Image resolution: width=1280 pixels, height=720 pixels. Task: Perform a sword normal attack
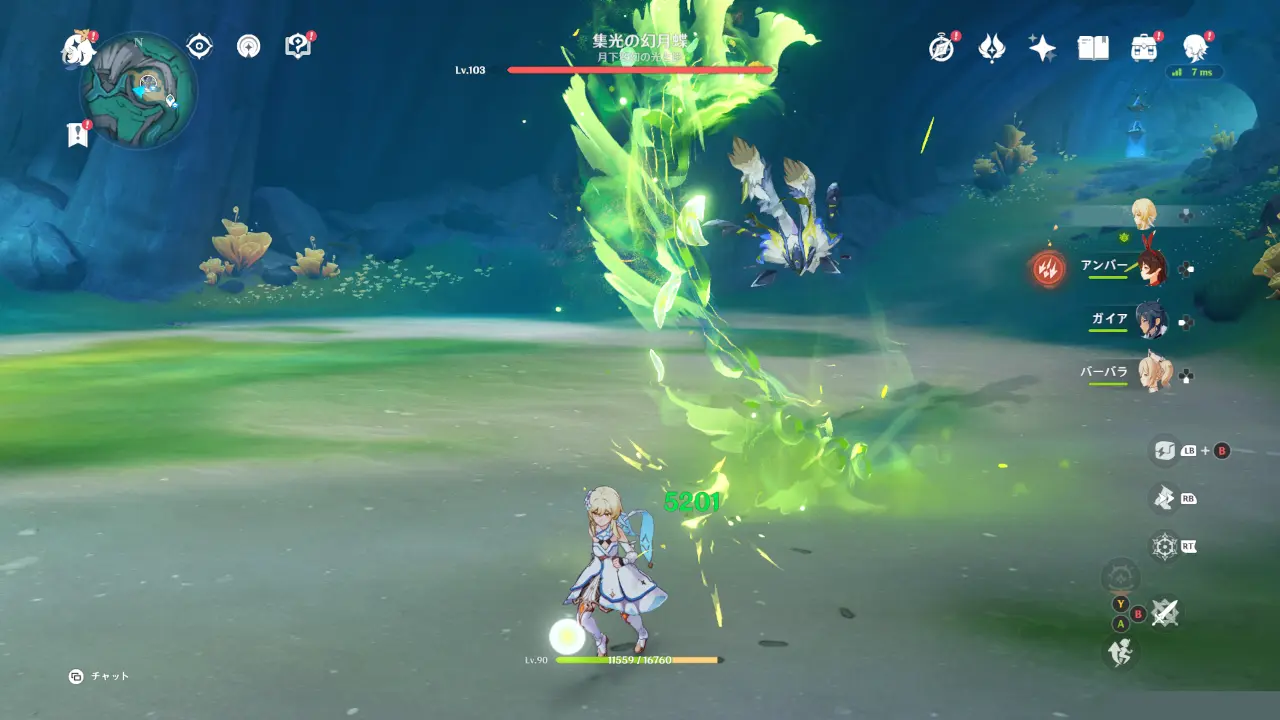click(1163, 612)
